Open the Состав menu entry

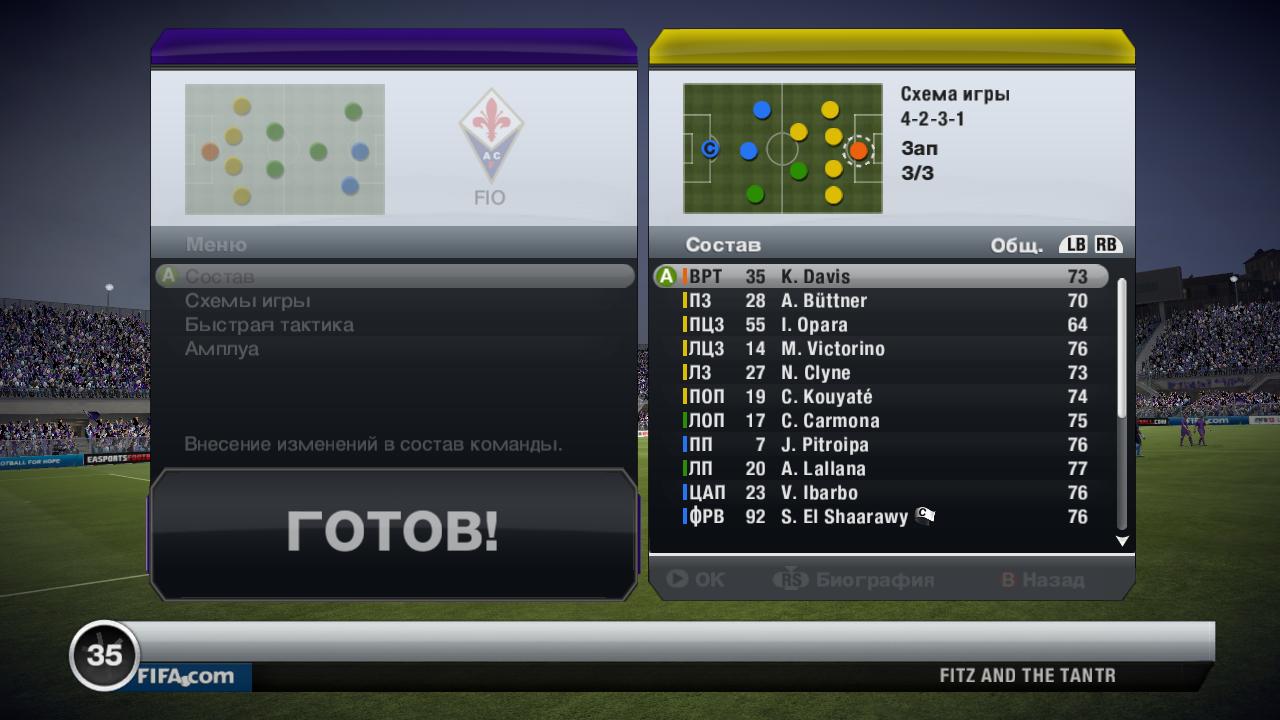coord(220,276)
